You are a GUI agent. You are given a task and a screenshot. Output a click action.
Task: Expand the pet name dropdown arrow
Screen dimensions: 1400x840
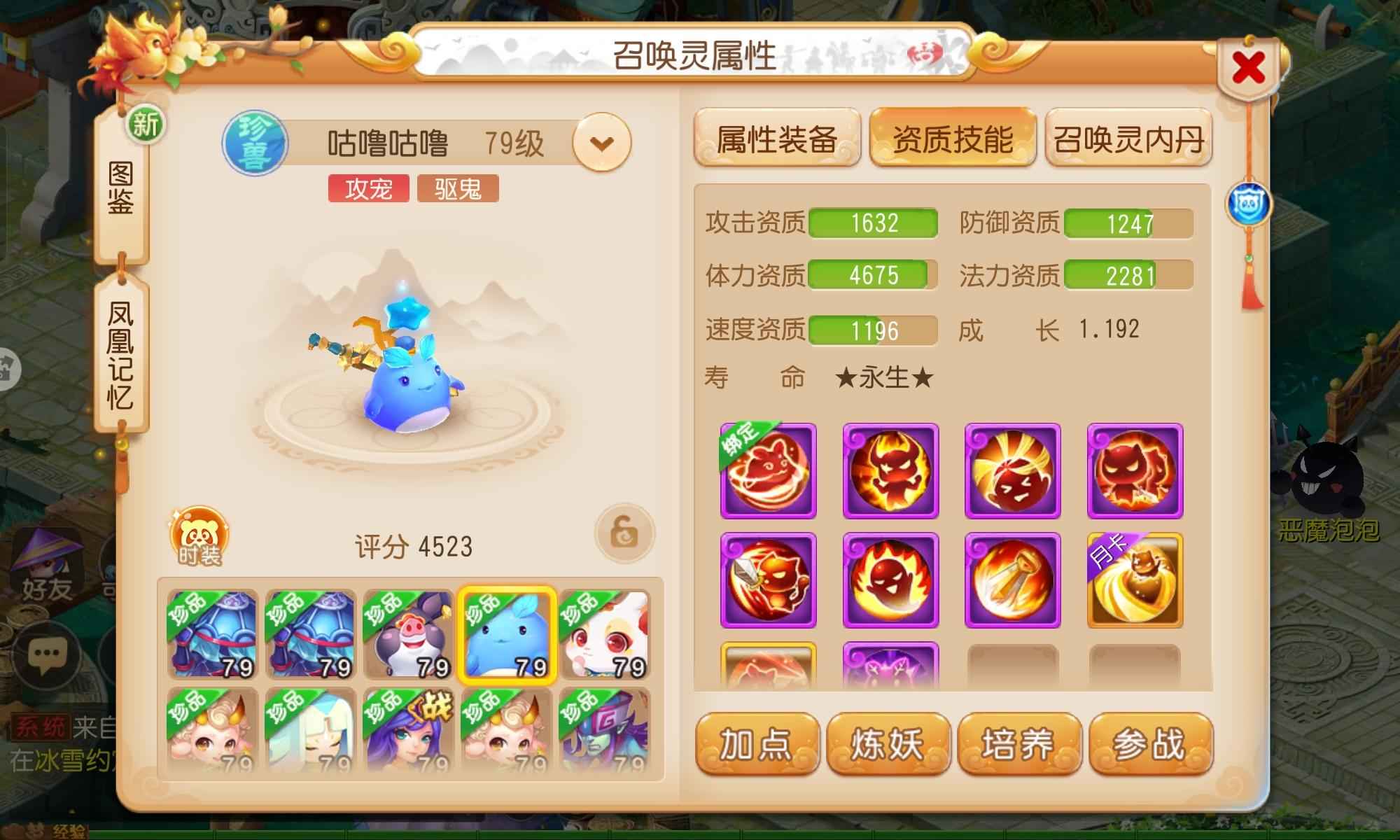pos(601,143)
